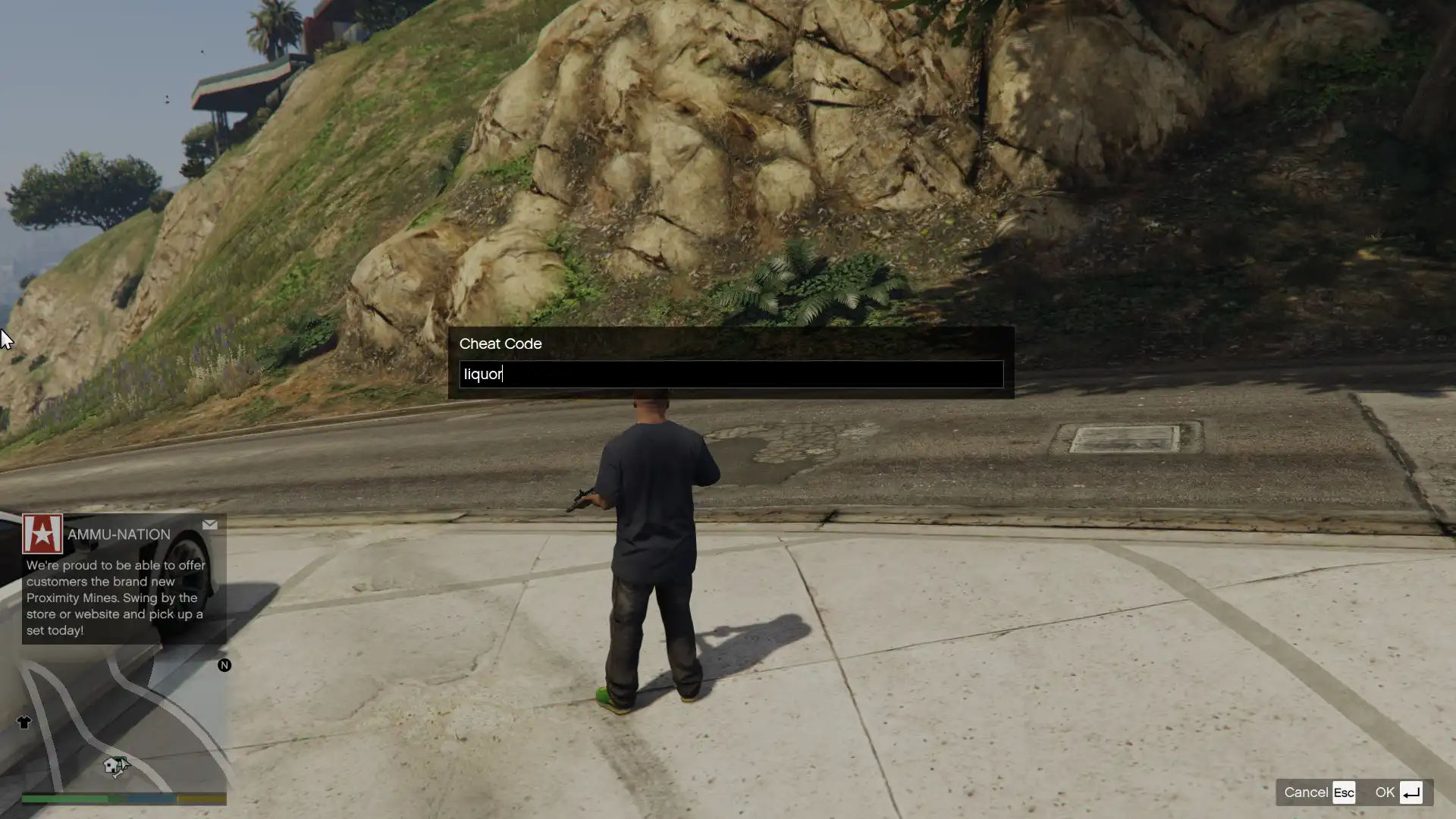Open the Ammu-Nation notification message

(x=124, y=580)
